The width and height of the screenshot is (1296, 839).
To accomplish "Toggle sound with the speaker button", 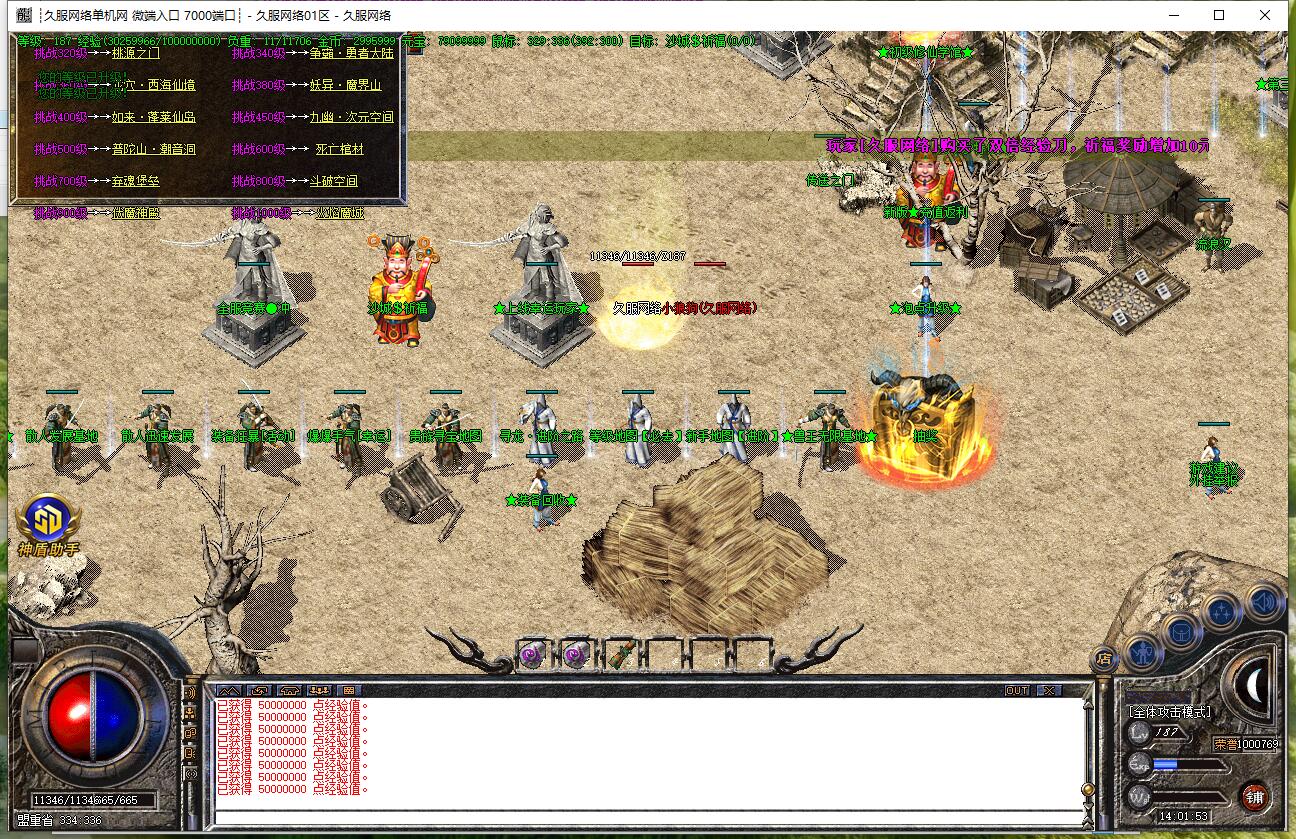I will [x=1264, y=601].
